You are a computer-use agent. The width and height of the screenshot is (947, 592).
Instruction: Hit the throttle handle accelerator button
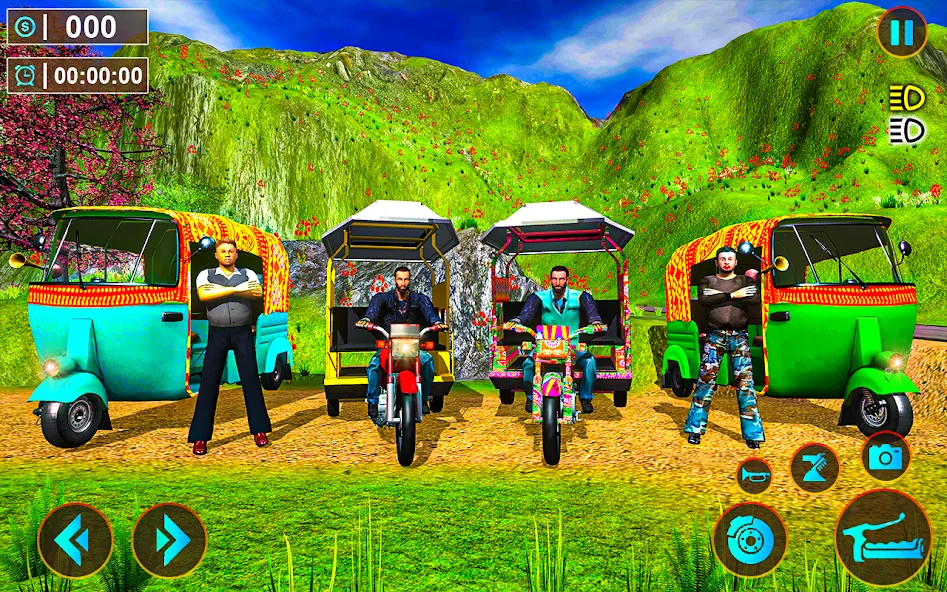pos(882,537)
